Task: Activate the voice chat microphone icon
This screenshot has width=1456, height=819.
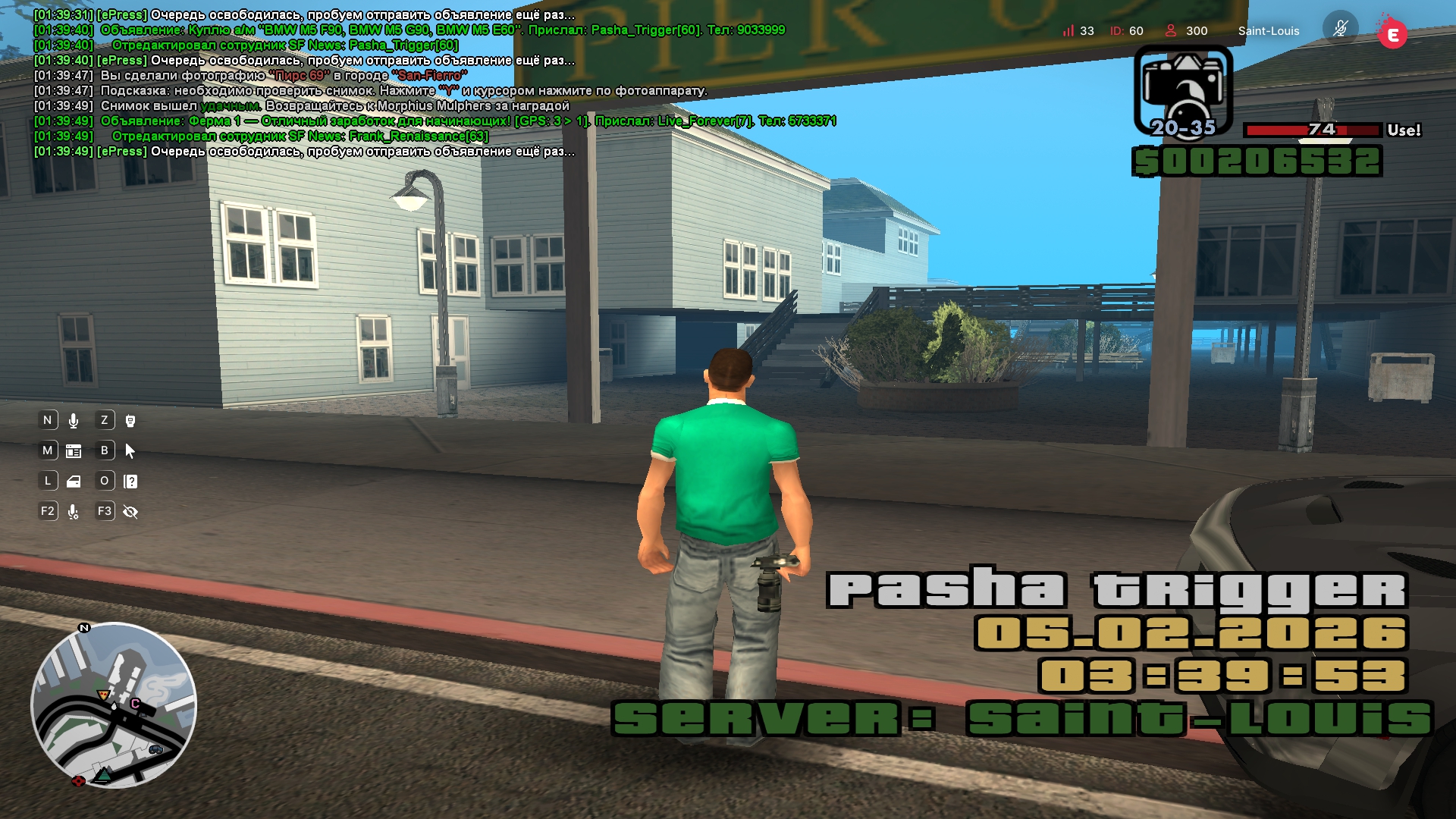Action: point(74,421)
